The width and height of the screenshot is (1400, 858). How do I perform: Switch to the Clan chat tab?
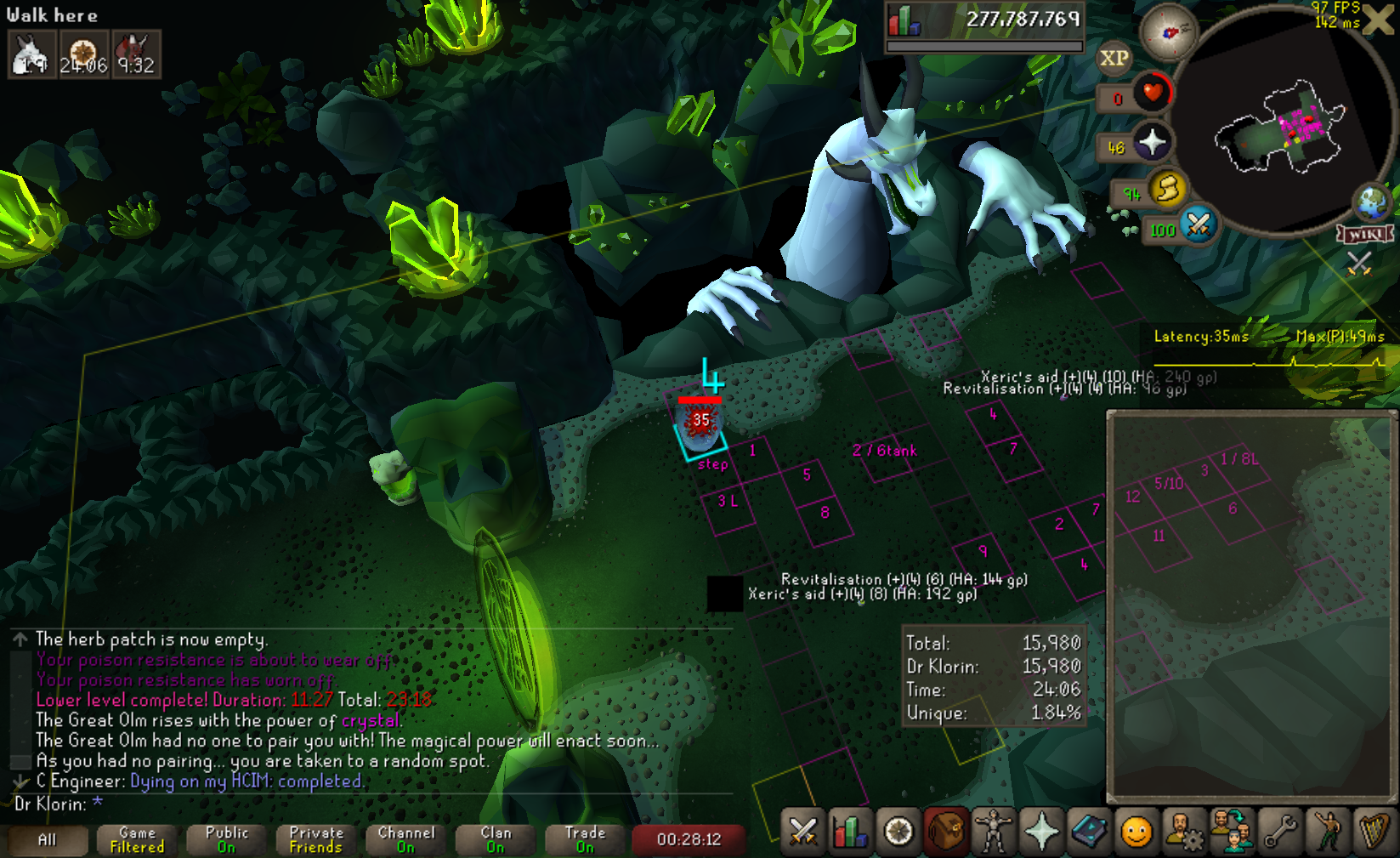(x=496, y=839)
